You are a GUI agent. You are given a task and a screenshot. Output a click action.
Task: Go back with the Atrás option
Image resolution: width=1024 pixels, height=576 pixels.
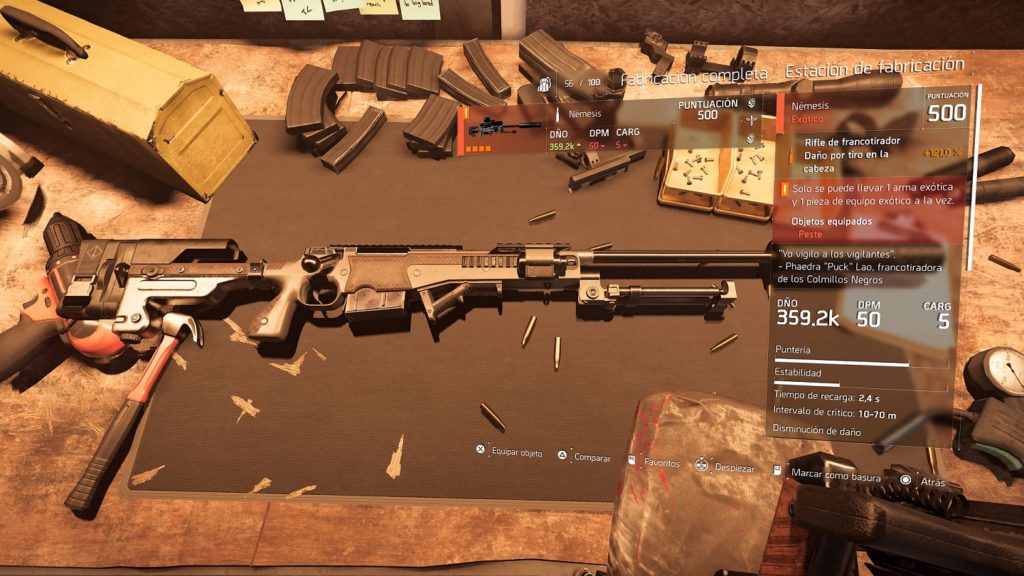(x=924, y=480)
